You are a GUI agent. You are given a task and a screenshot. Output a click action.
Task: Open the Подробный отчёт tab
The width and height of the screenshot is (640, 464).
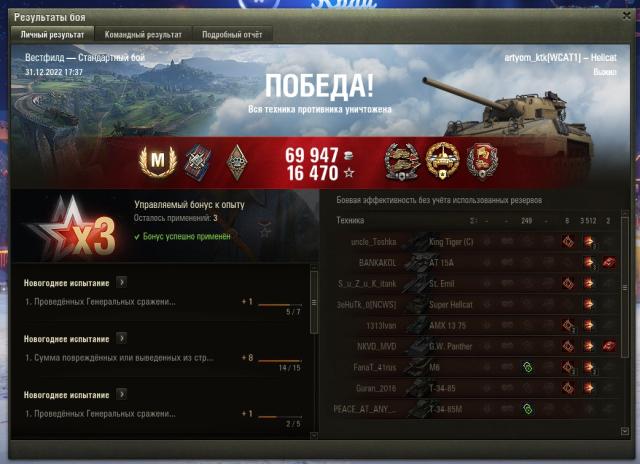230,34
